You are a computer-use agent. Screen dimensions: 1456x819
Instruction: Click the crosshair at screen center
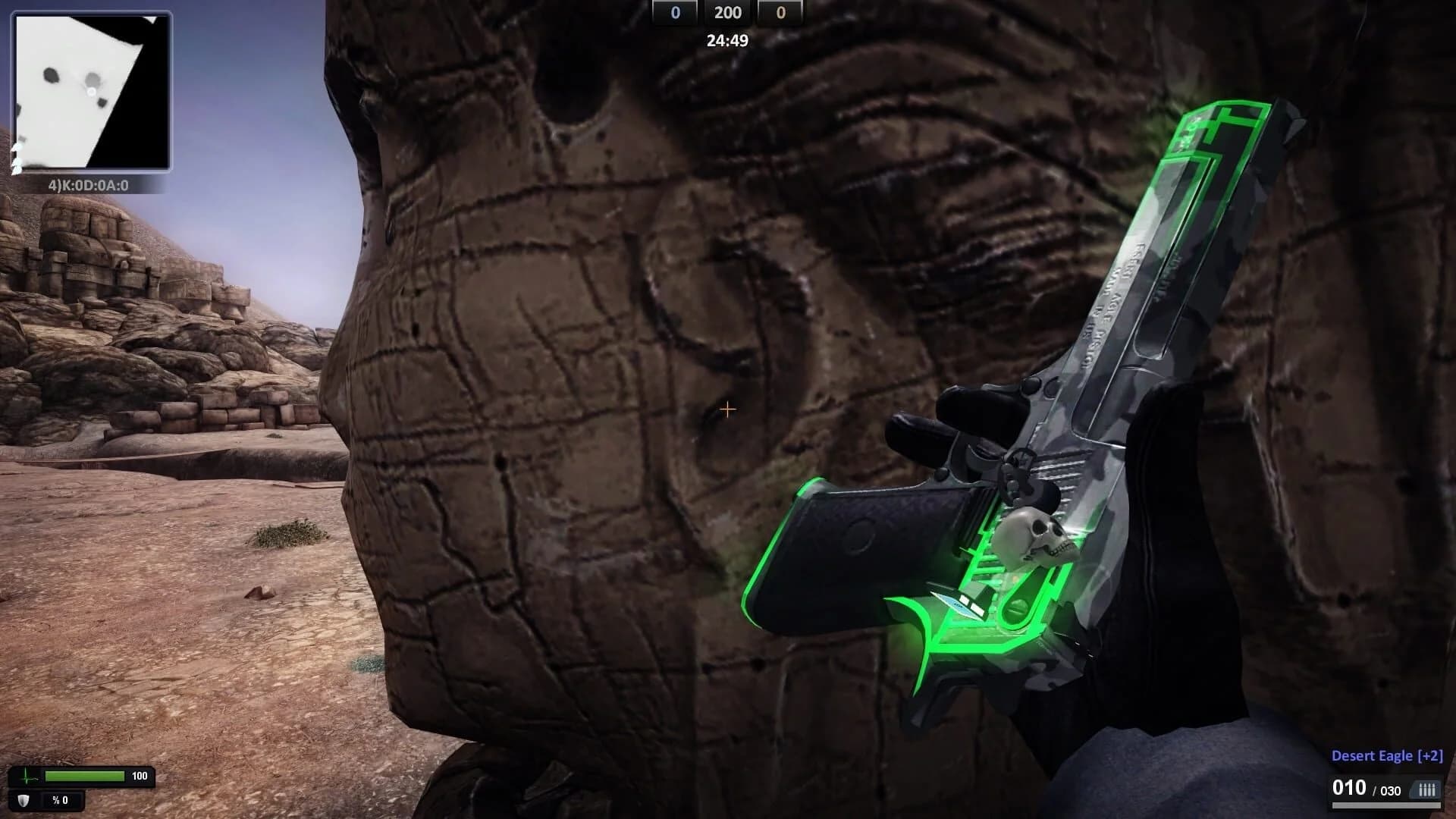[x=727, y=409]
